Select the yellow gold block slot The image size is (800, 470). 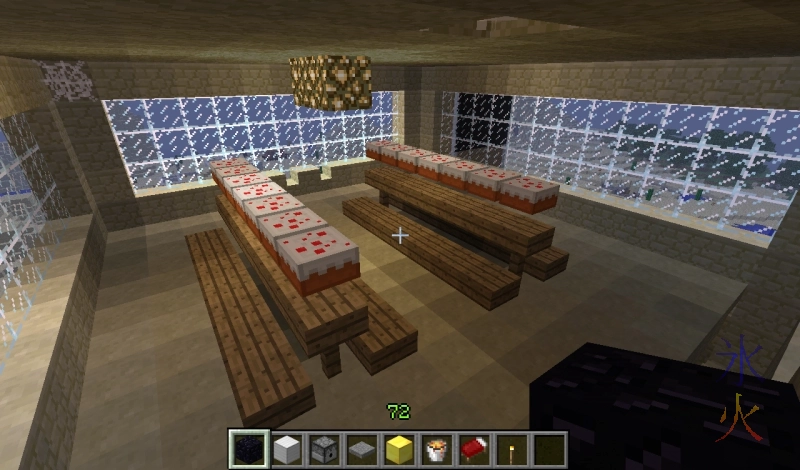pyautogui.click(x=398, y=449)
